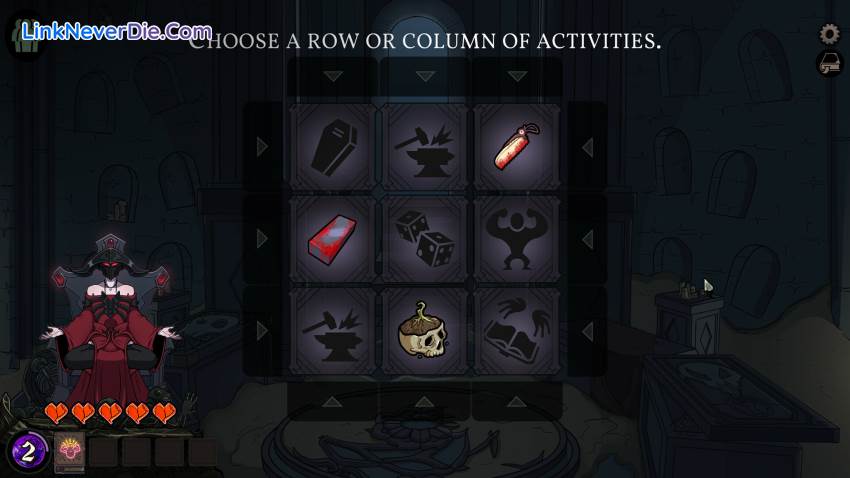Click the purple orb showing 2
The width and height of the screenshot is (850, 478).
29,452
